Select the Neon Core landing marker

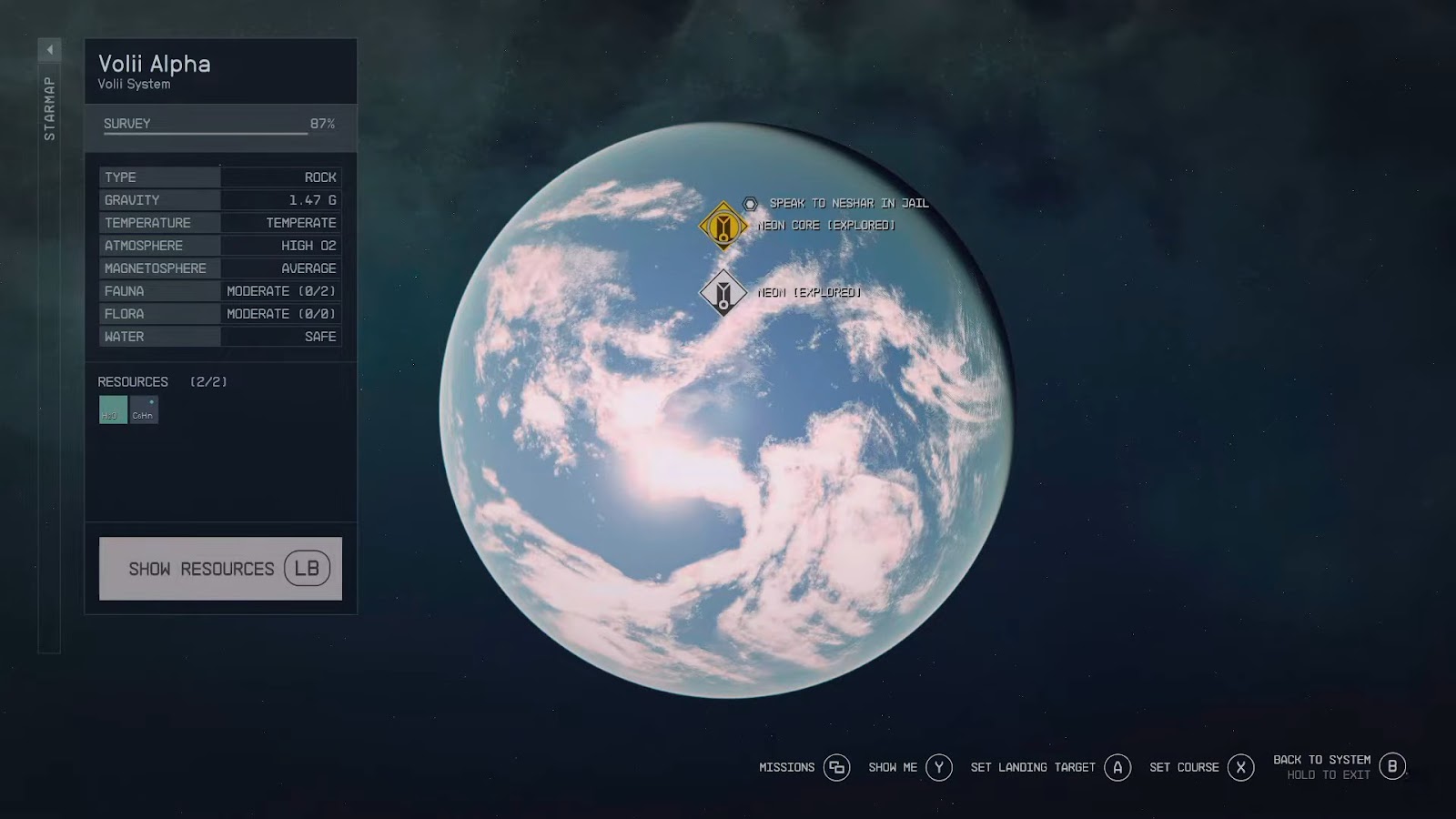click(x=723, y=225)
